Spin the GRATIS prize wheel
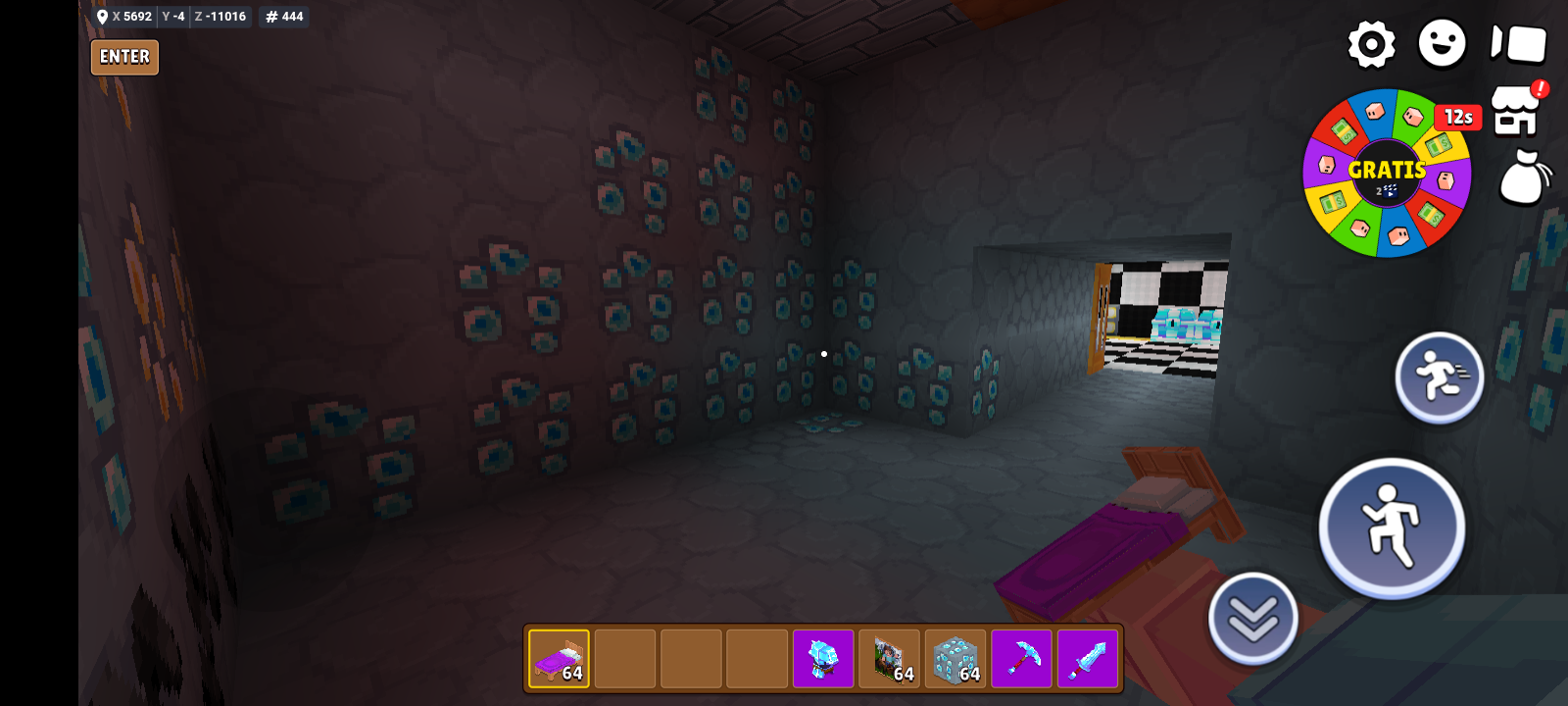Image resolution: width=1568 pixels, height=706 pixels. (1387, 174)
